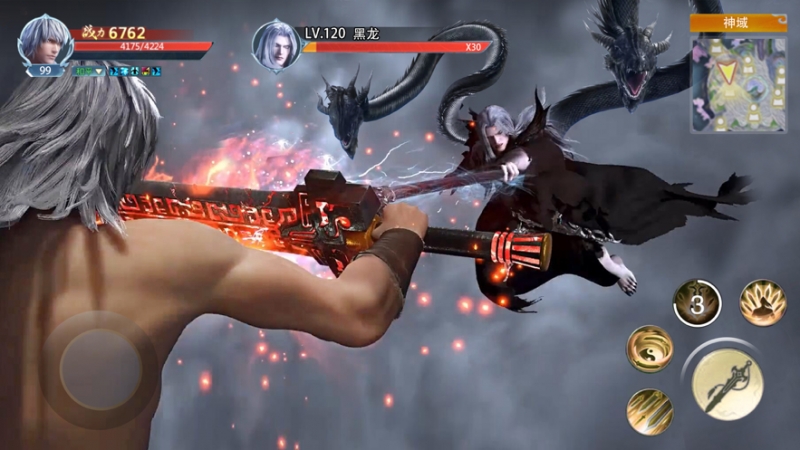Activate the yin-yang swirl skill
800x450 pixels.
click(x=649, y=349)
